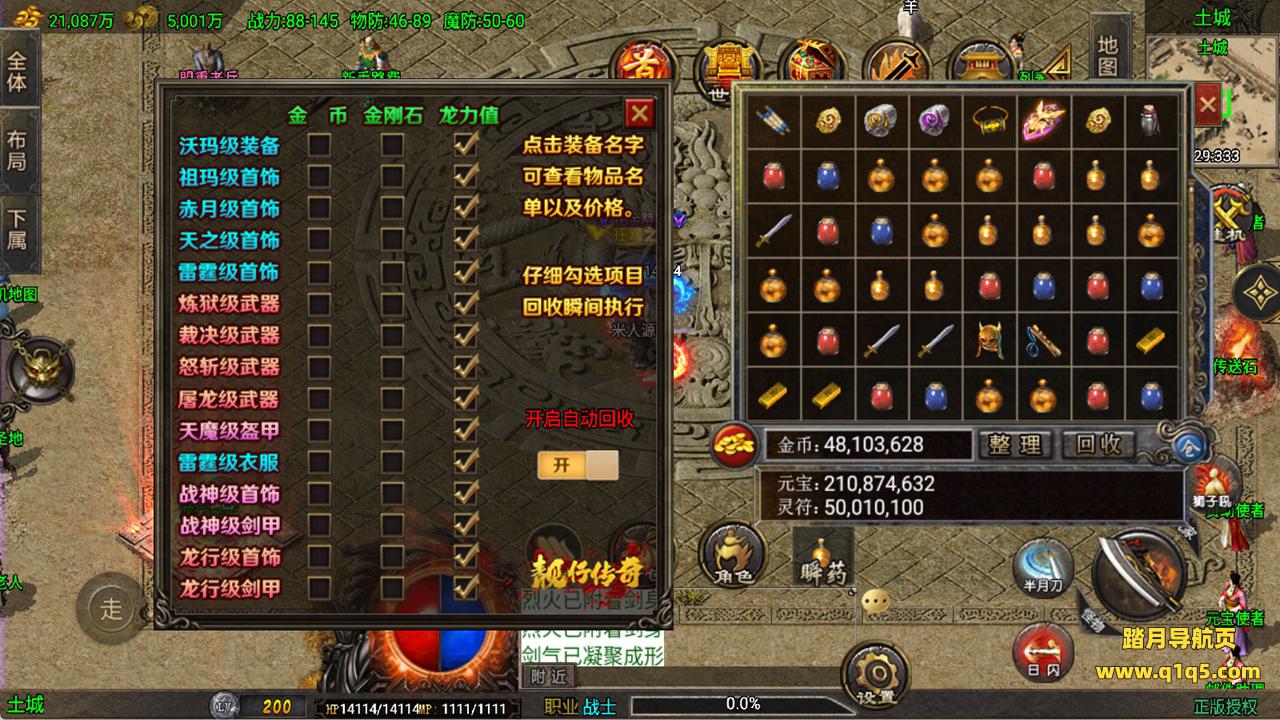Switch to the 全体 side tab

pos(17,70)
